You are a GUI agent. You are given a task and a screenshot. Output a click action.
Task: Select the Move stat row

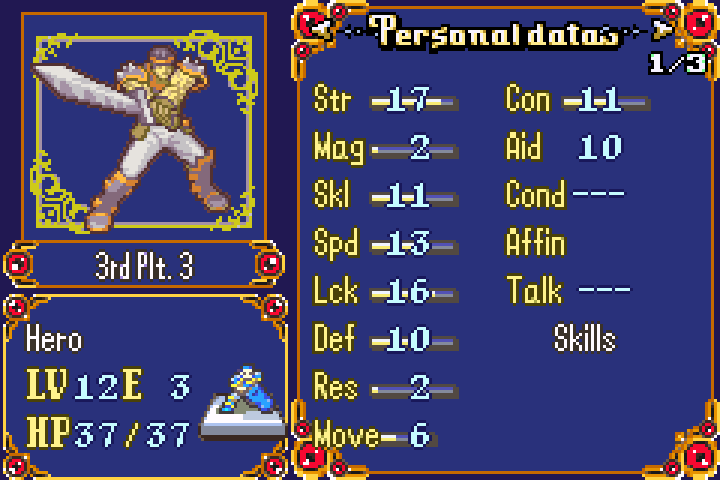pos(372,435)
